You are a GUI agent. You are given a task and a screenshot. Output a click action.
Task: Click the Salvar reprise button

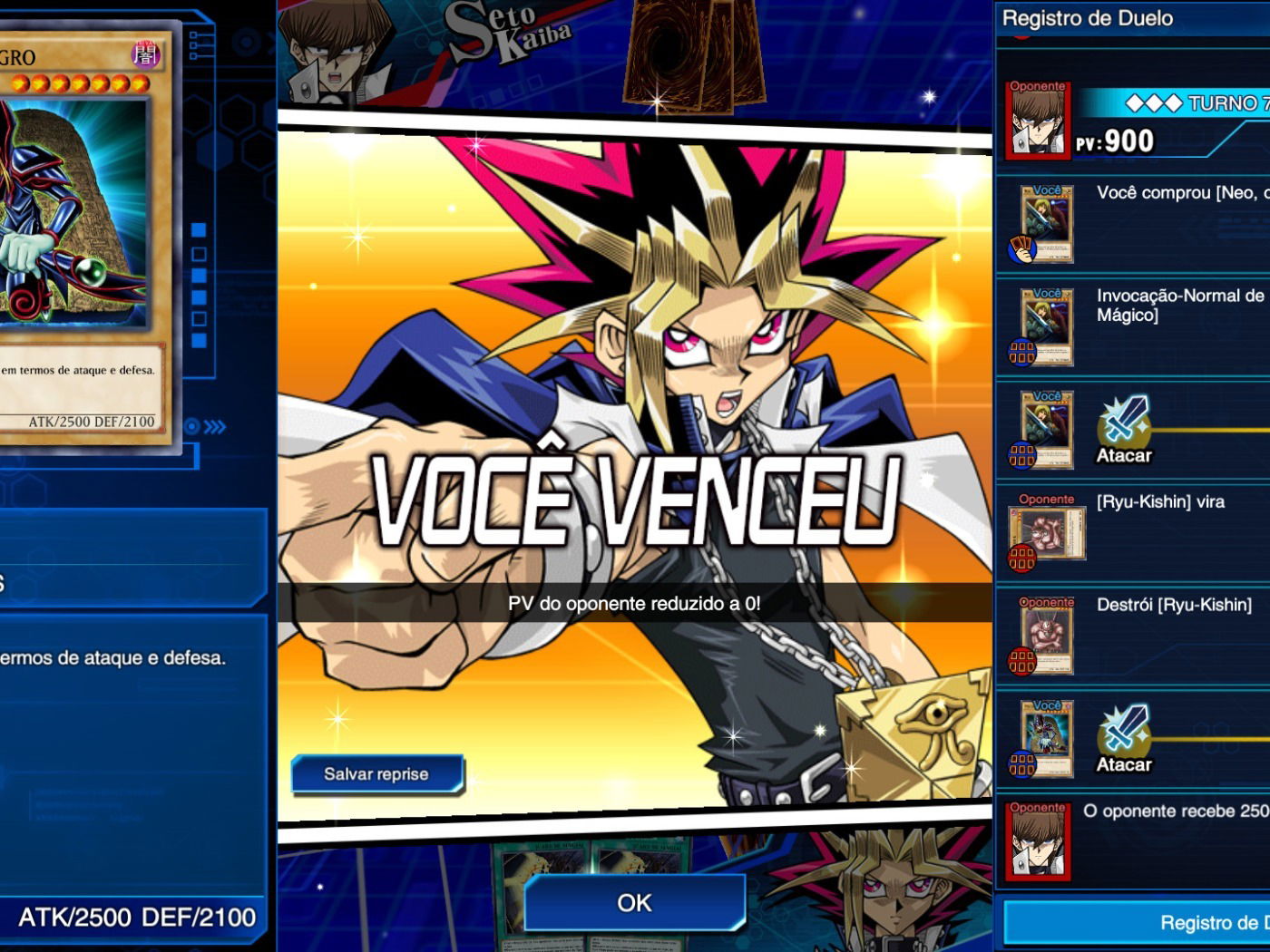coord(376,774)
